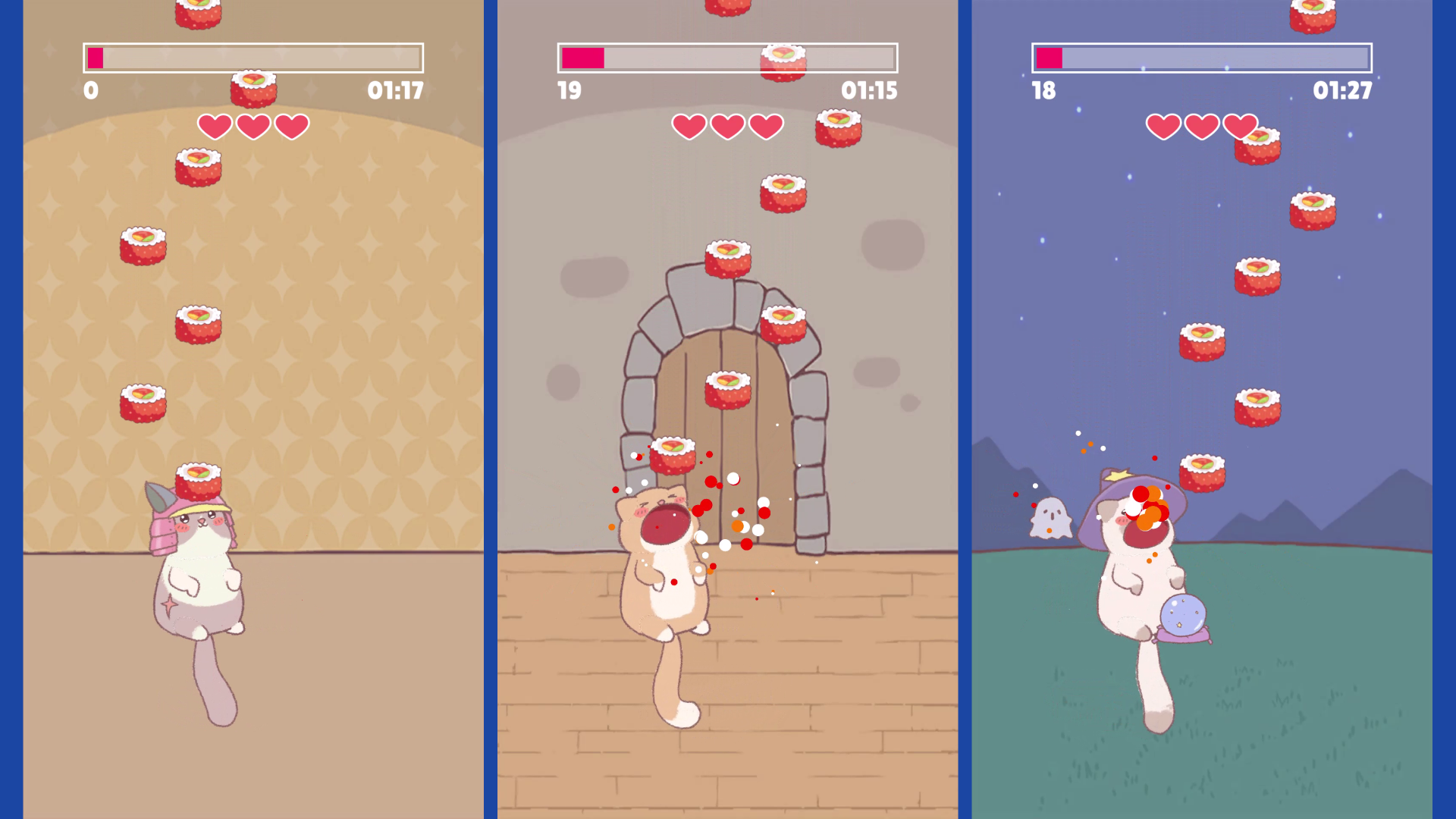Tap the timer reading 01:17
1456x819 pixels.
coord(397,91)
